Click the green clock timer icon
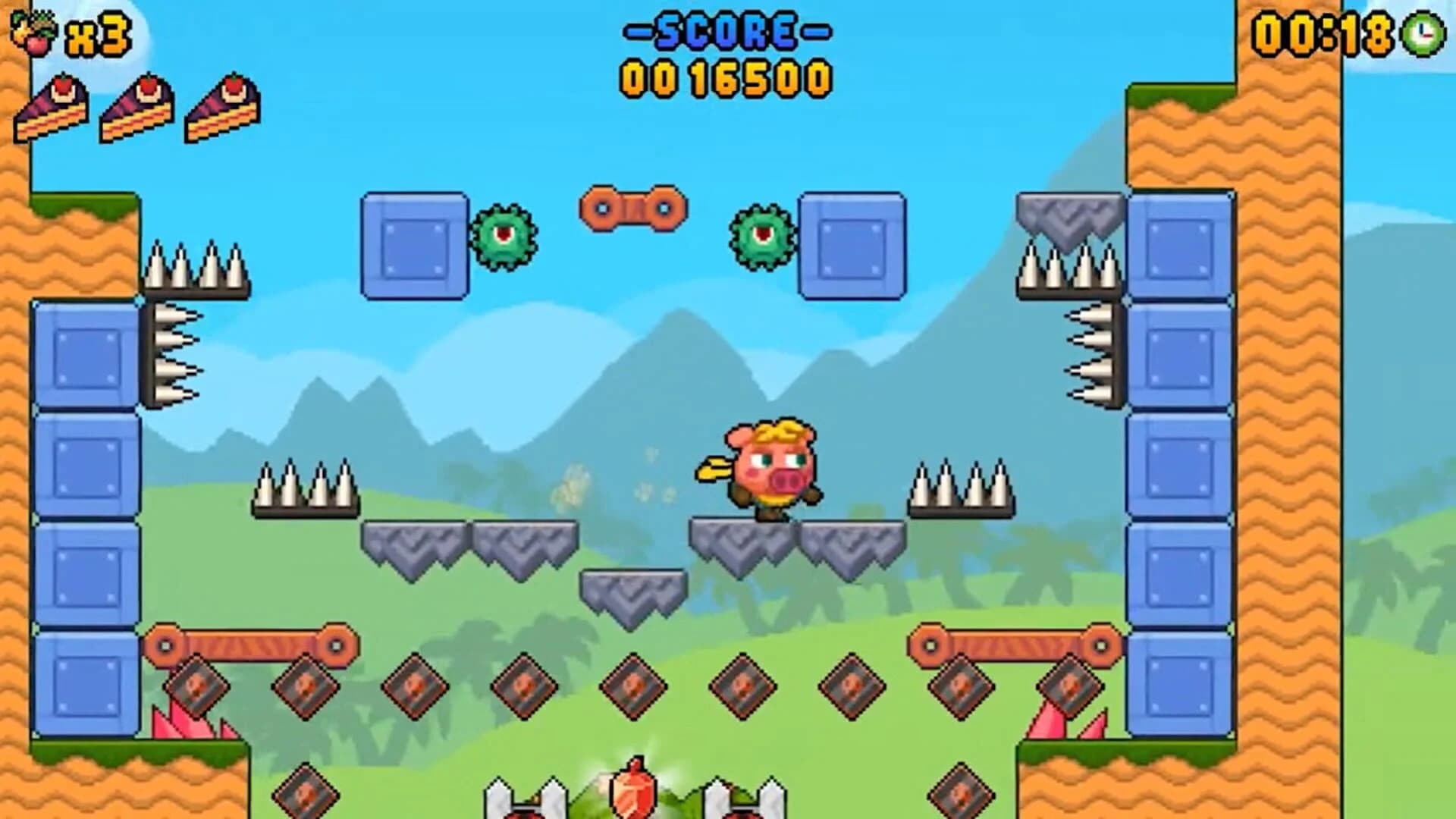1456x819 pixels. pos(1423,32)
